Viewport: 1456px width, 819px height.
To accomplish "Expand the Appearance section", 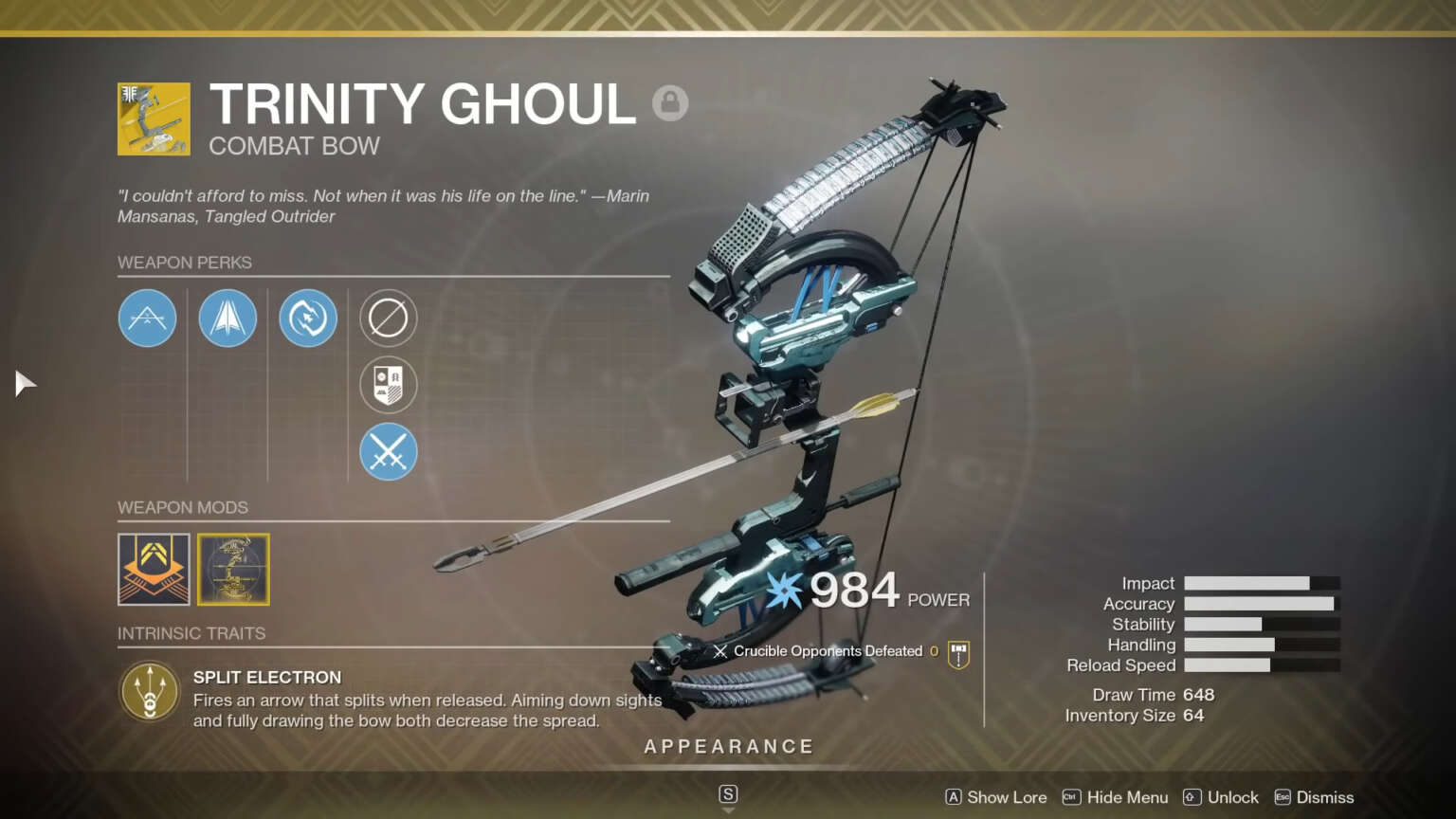I will (728, 746).
